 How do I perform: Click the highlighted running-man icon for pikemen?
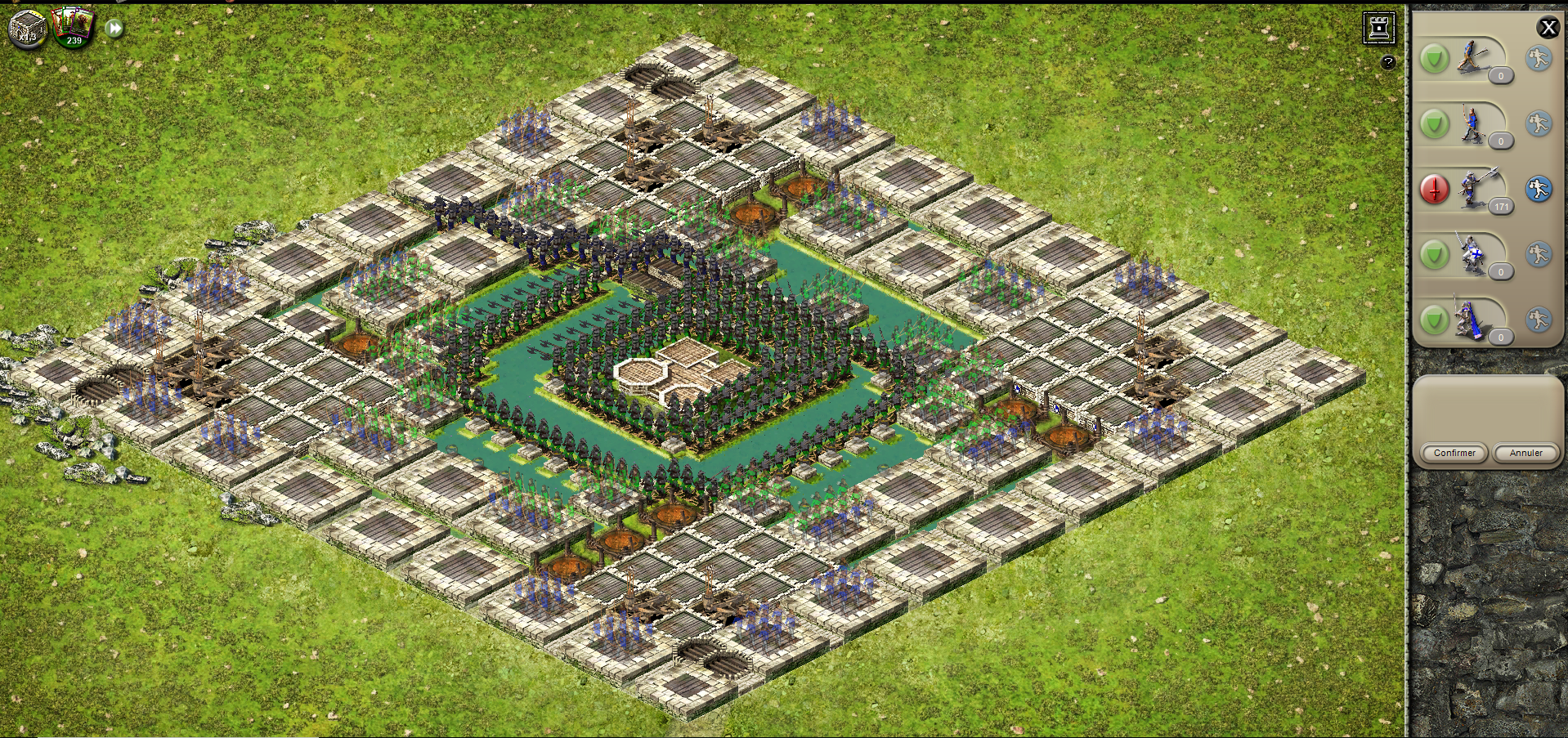(1539, 190)
